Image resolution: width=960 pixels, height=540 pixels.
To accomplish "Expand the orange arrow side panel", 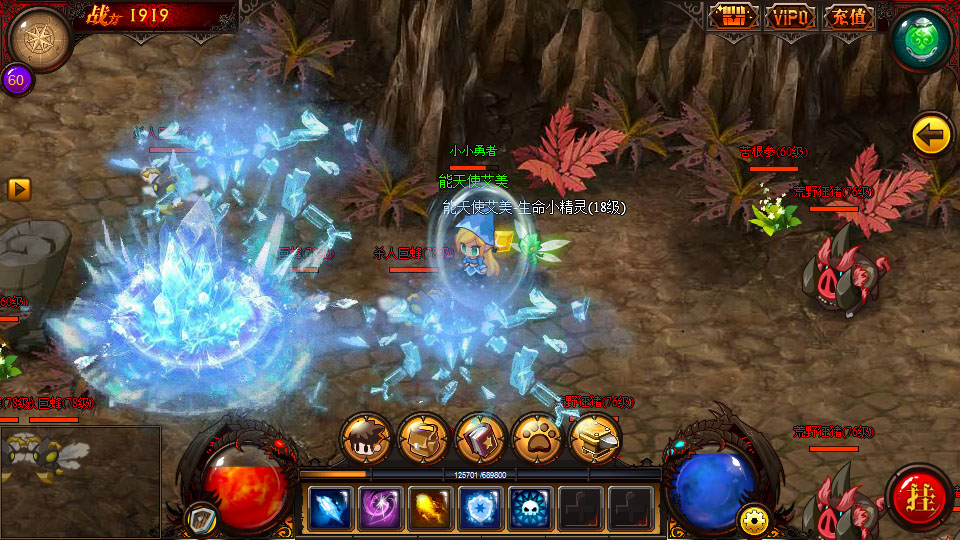I will (19, 188).
